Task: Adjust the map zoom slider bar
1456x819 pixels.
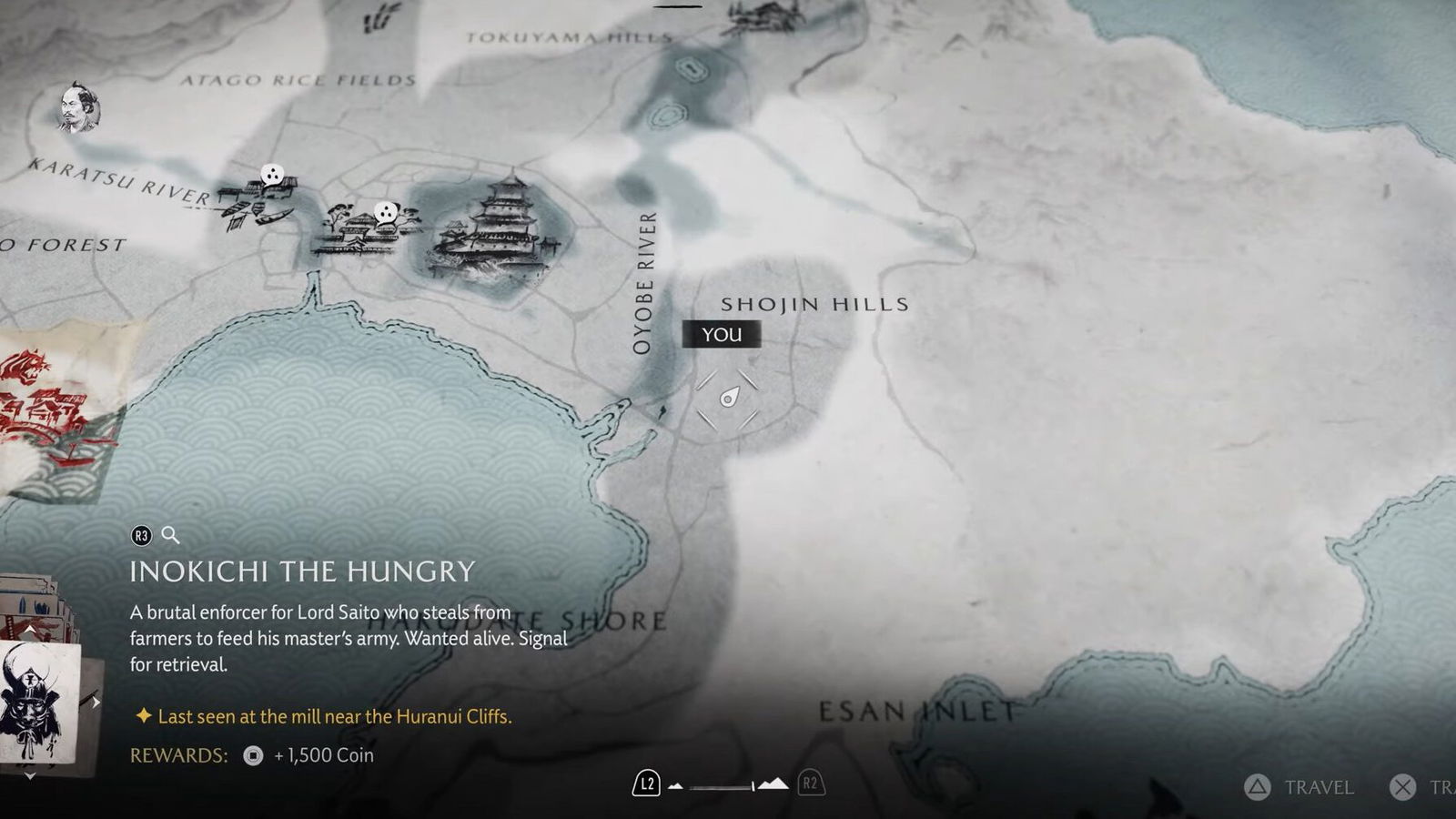Action: (x=723, y=786)
